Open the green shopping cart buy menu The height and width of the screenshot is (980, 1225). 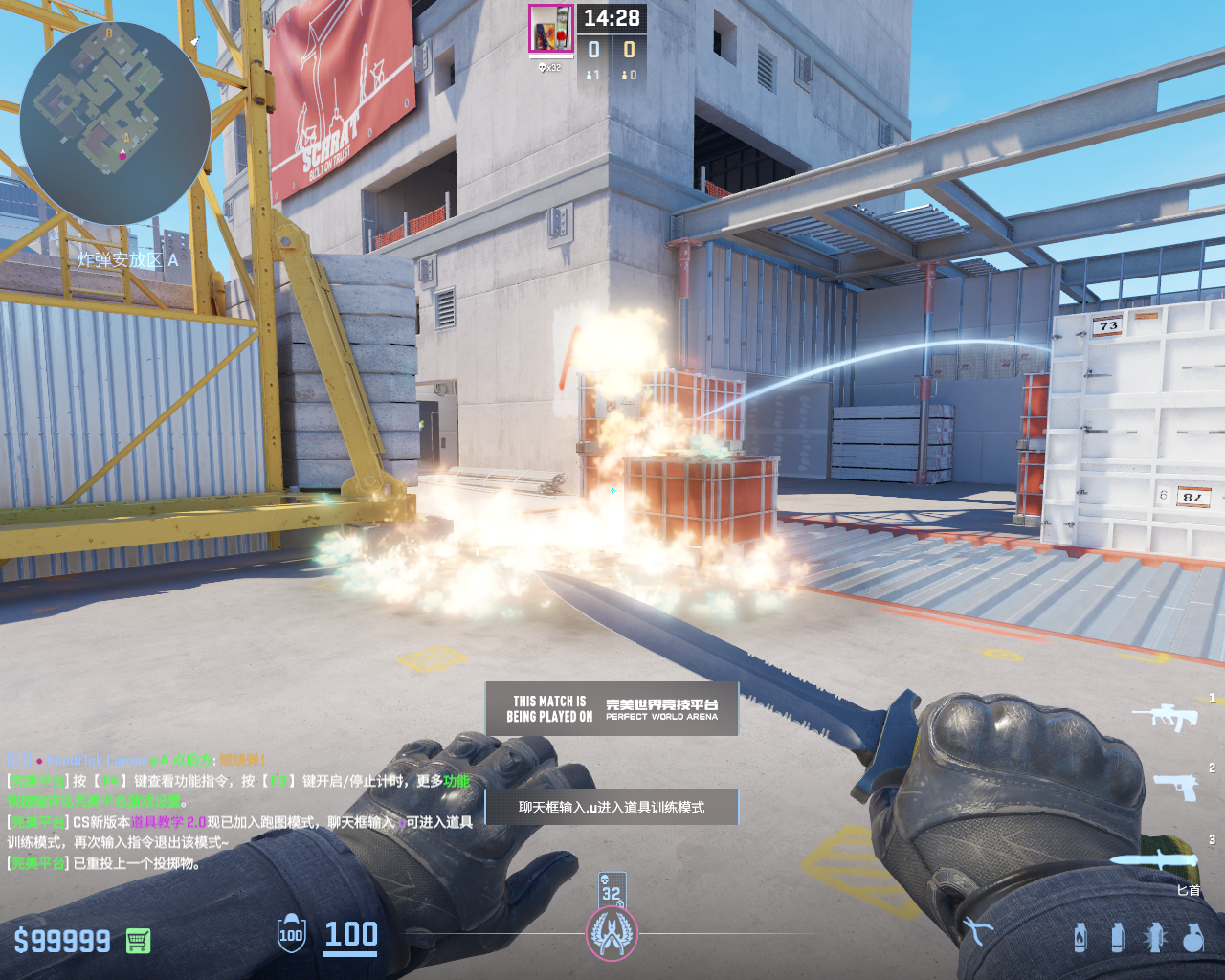138,941
